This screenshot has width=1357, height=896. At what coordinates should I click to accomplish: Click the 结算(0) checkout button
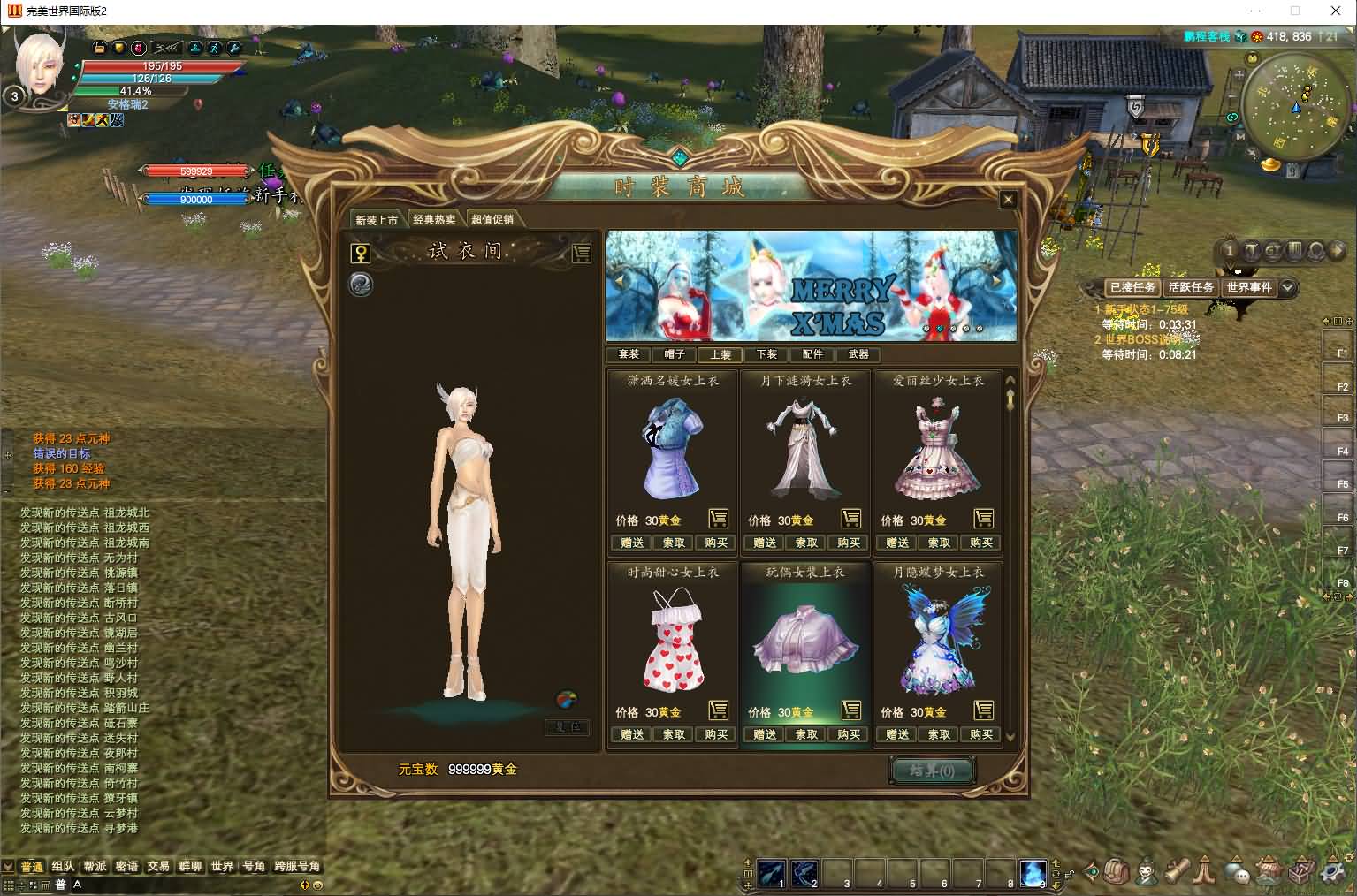[932, 771]
